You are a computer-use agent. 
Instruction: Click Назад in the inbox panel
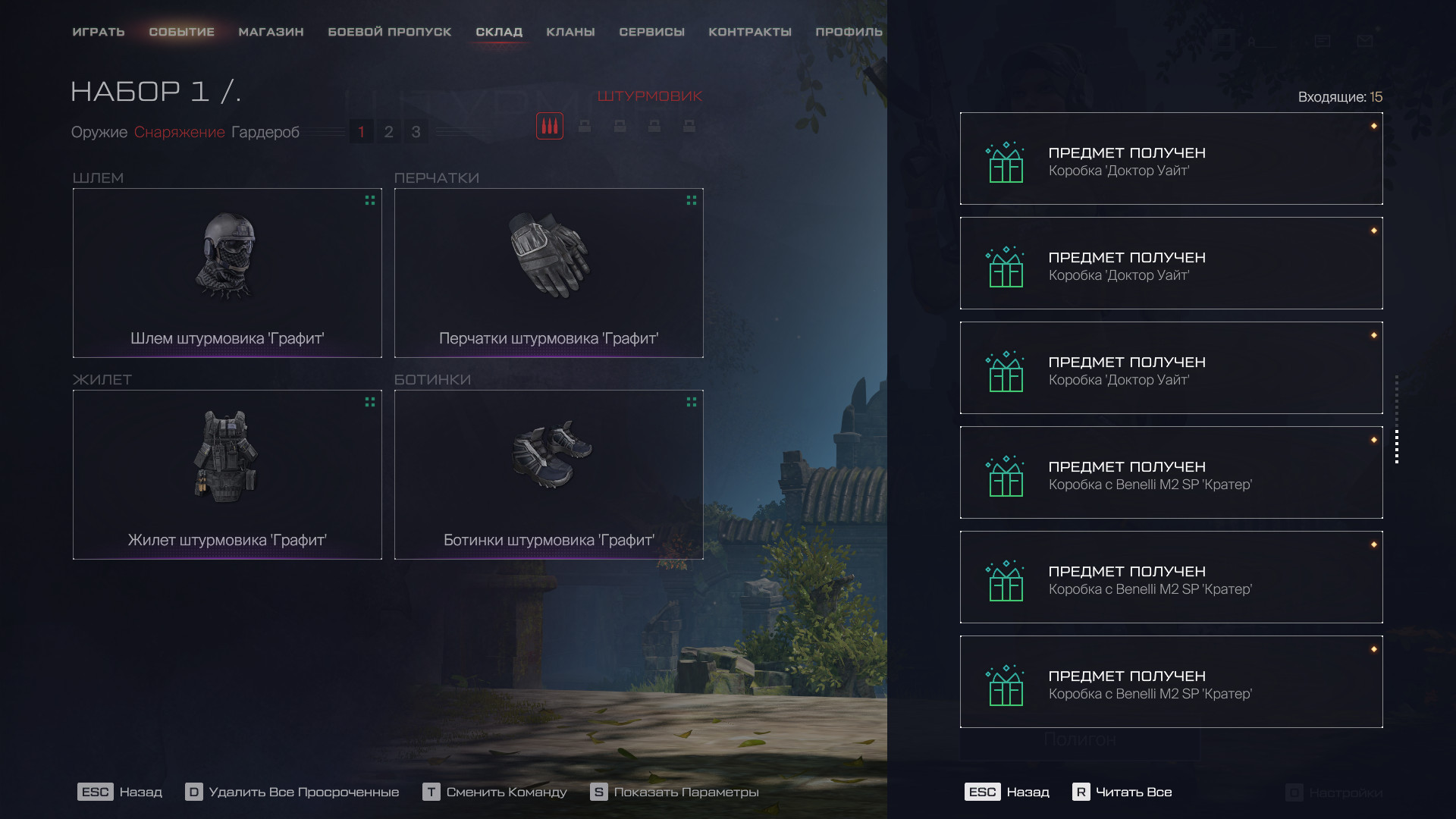pos(1007,792)
